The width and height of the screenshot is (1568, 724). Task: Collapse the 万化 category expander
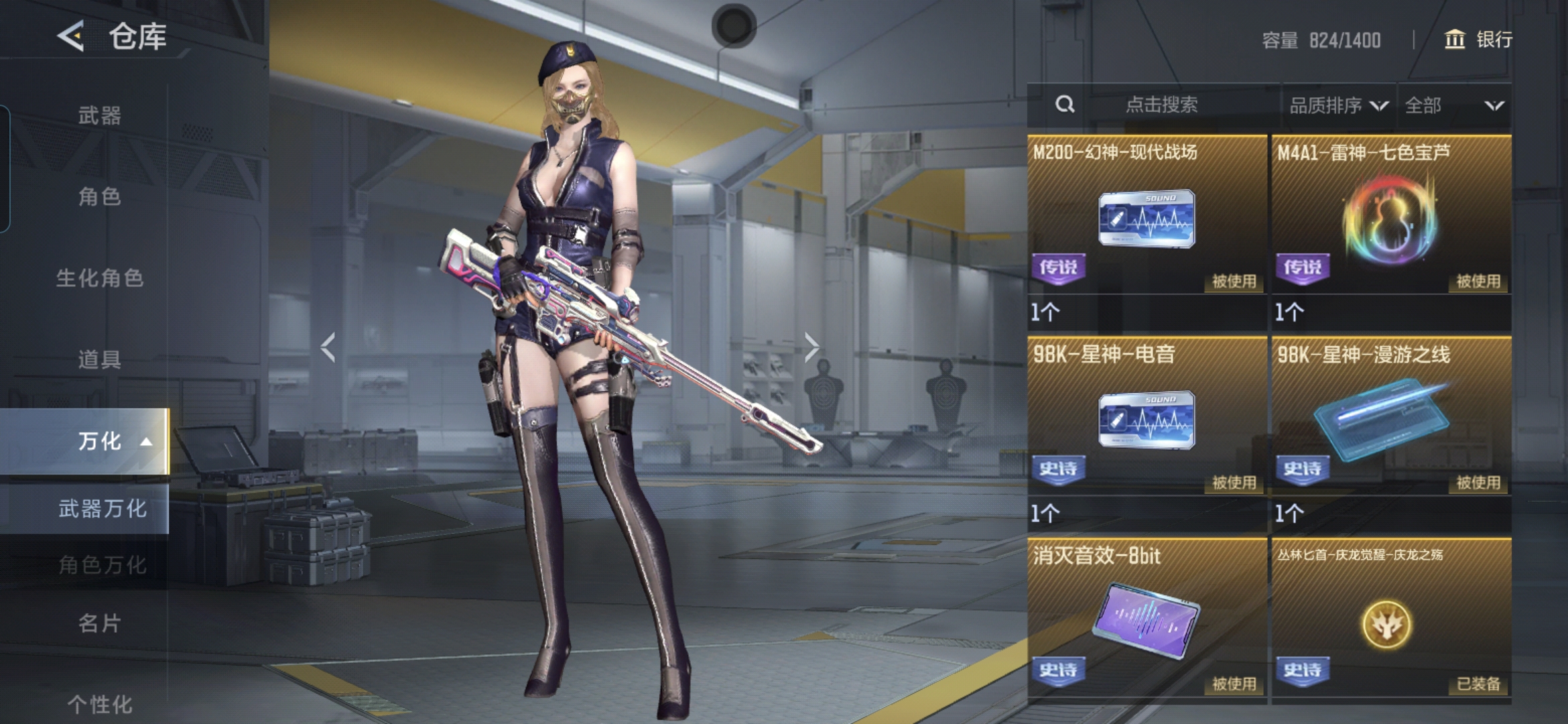click(145, 442)
